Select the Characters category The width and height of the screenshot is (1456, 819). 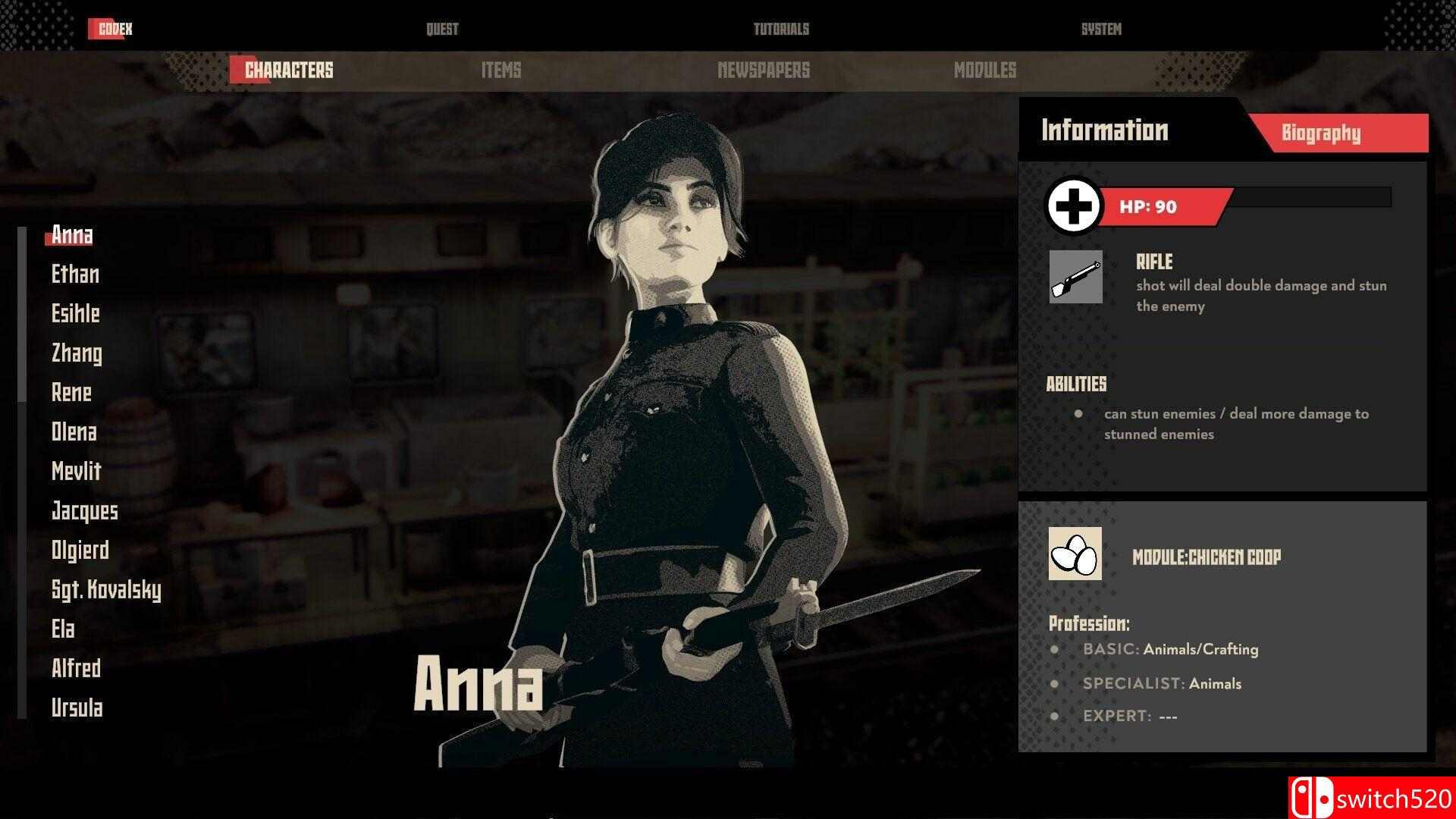[289, 71]
